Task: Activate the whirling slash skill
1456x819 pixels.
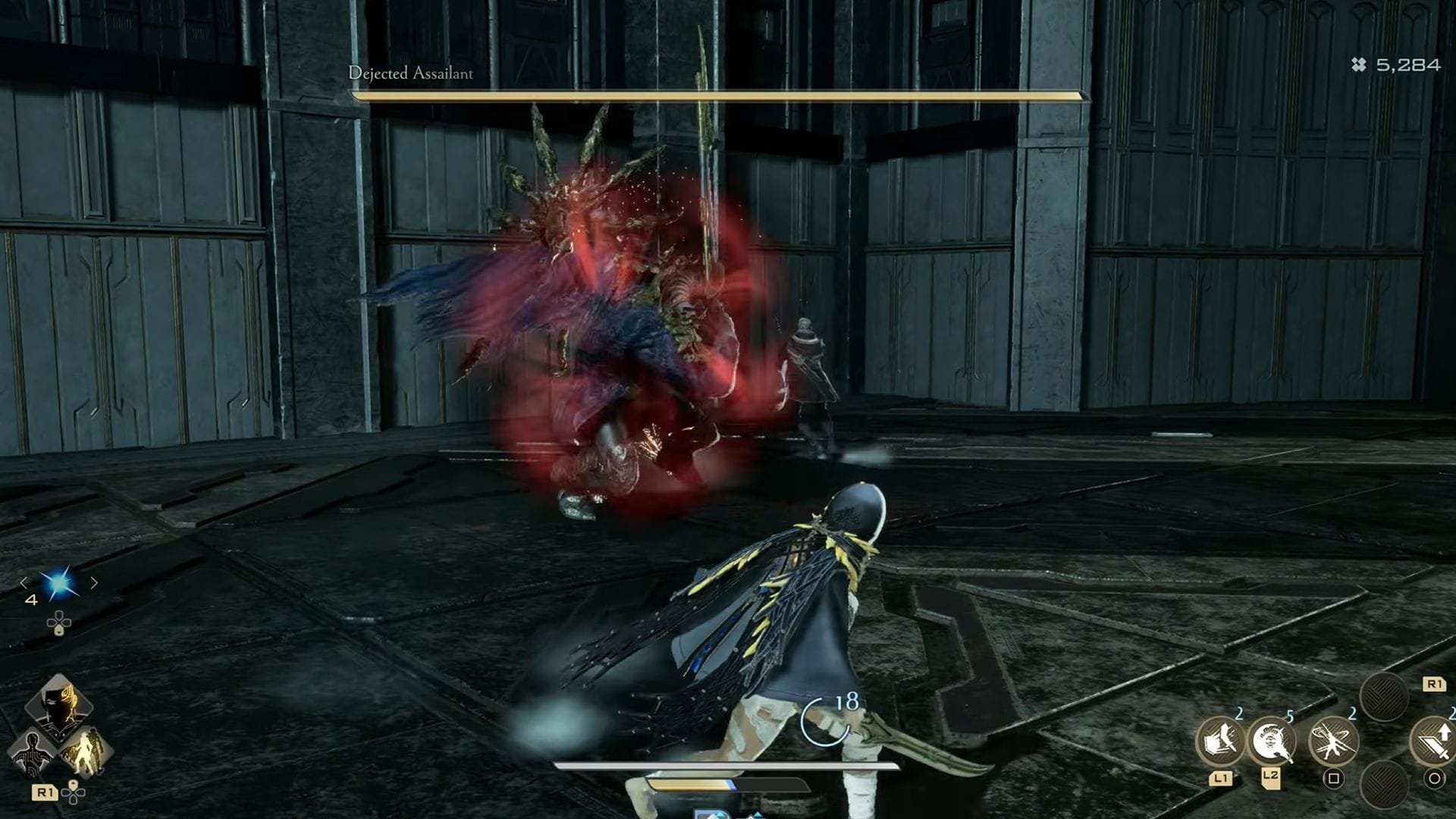Action: pyautogui.click(x=1333, y=740)
